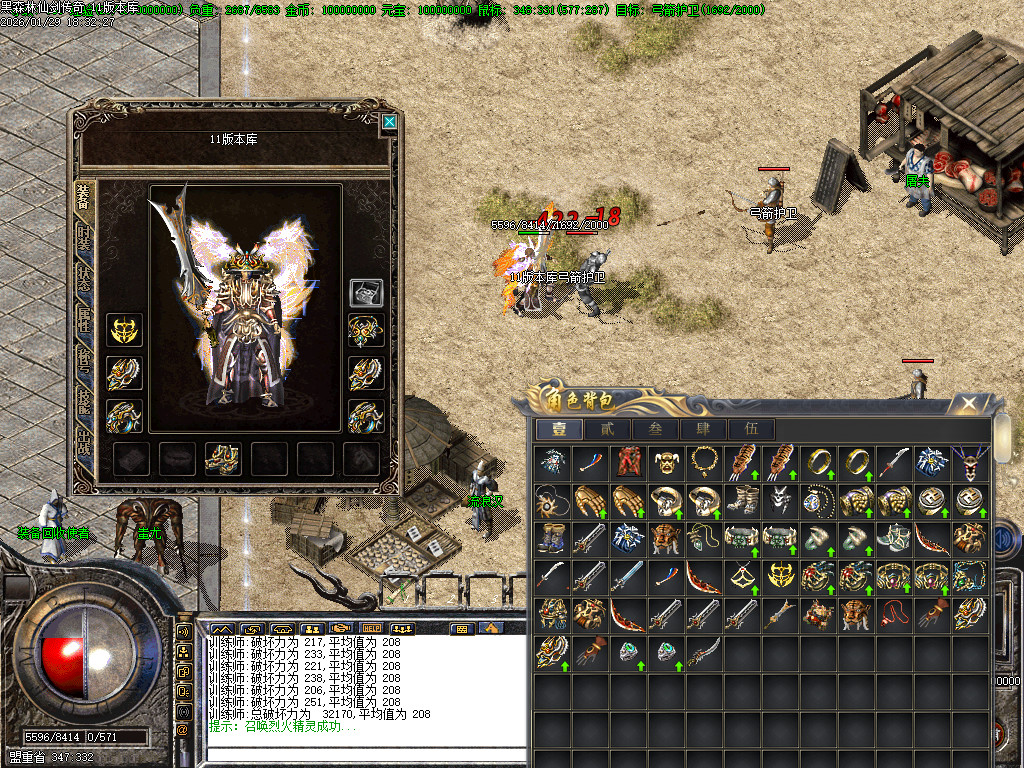Open the silver treasure chest icon
The width and height of the screenshot is (1024, 768).
pyautogui.click(x=365, y=292)
